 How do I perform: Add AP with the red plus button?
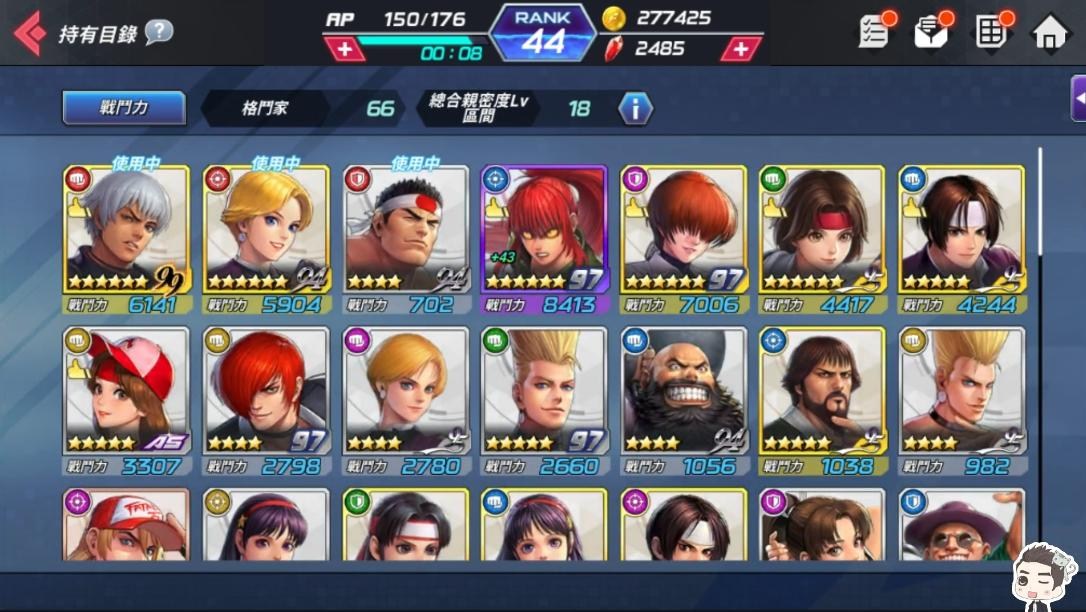click(x=343, y=49)
